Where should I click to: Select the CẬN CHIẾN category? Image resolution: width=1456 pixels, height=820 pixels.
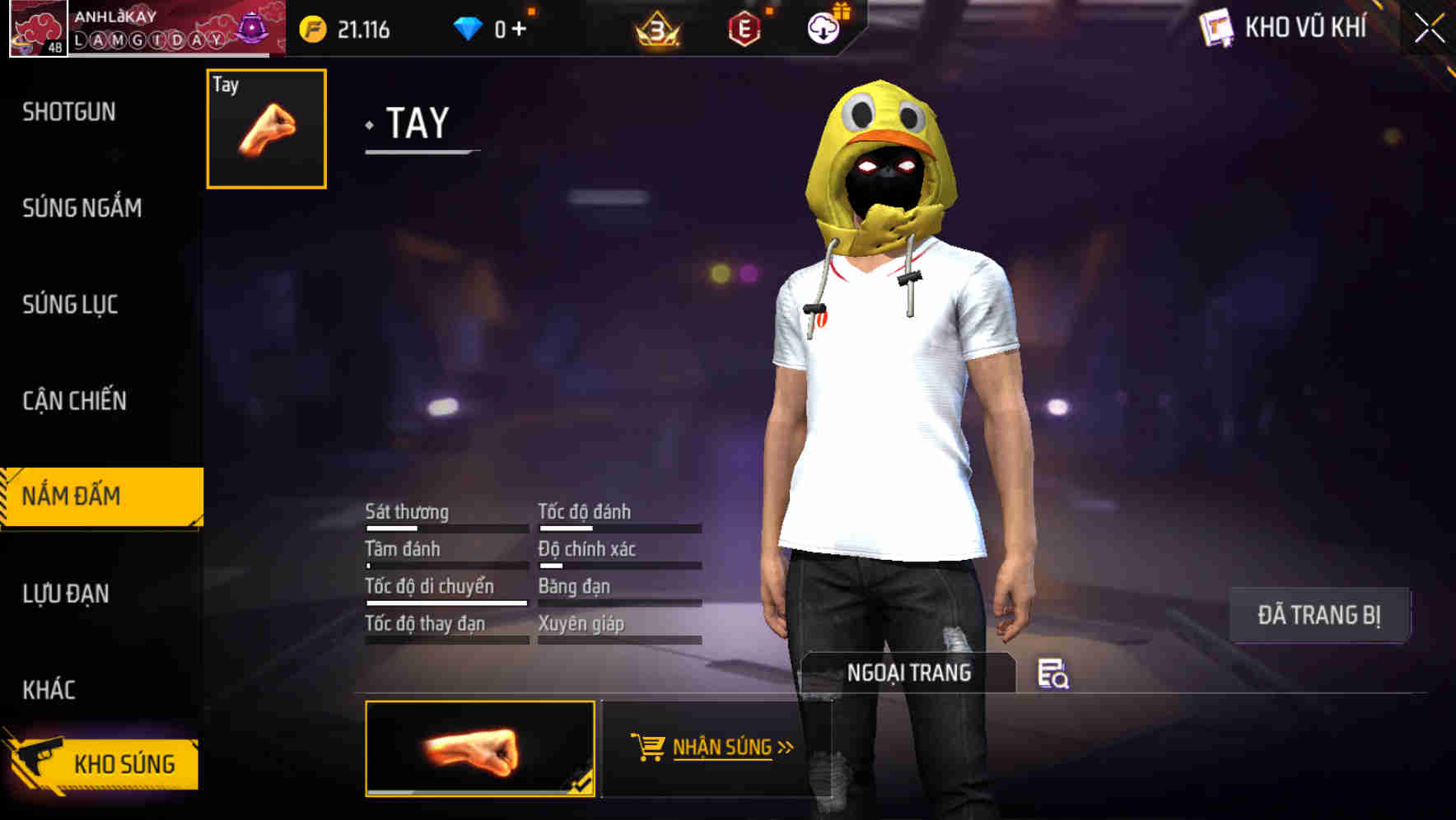[76, 401]
